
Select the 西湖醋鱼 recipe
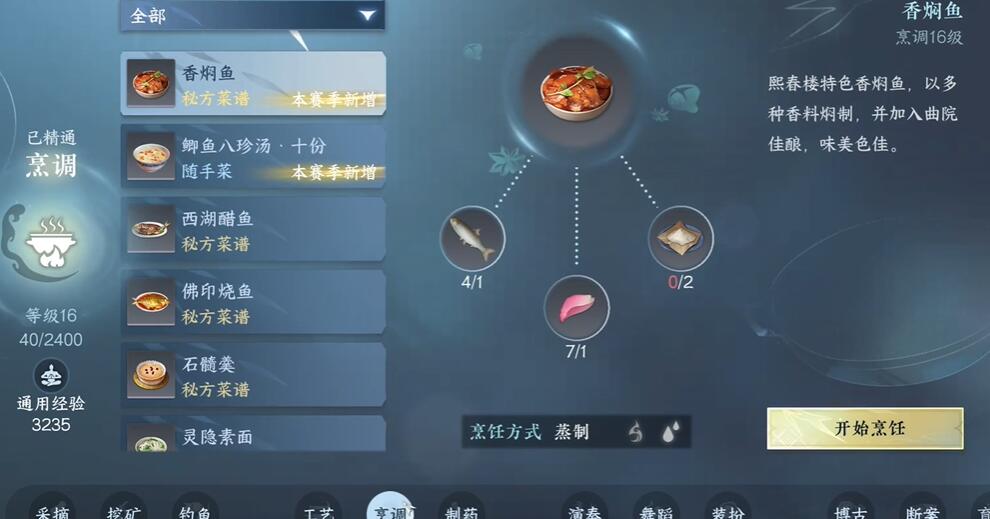point(253,230)
